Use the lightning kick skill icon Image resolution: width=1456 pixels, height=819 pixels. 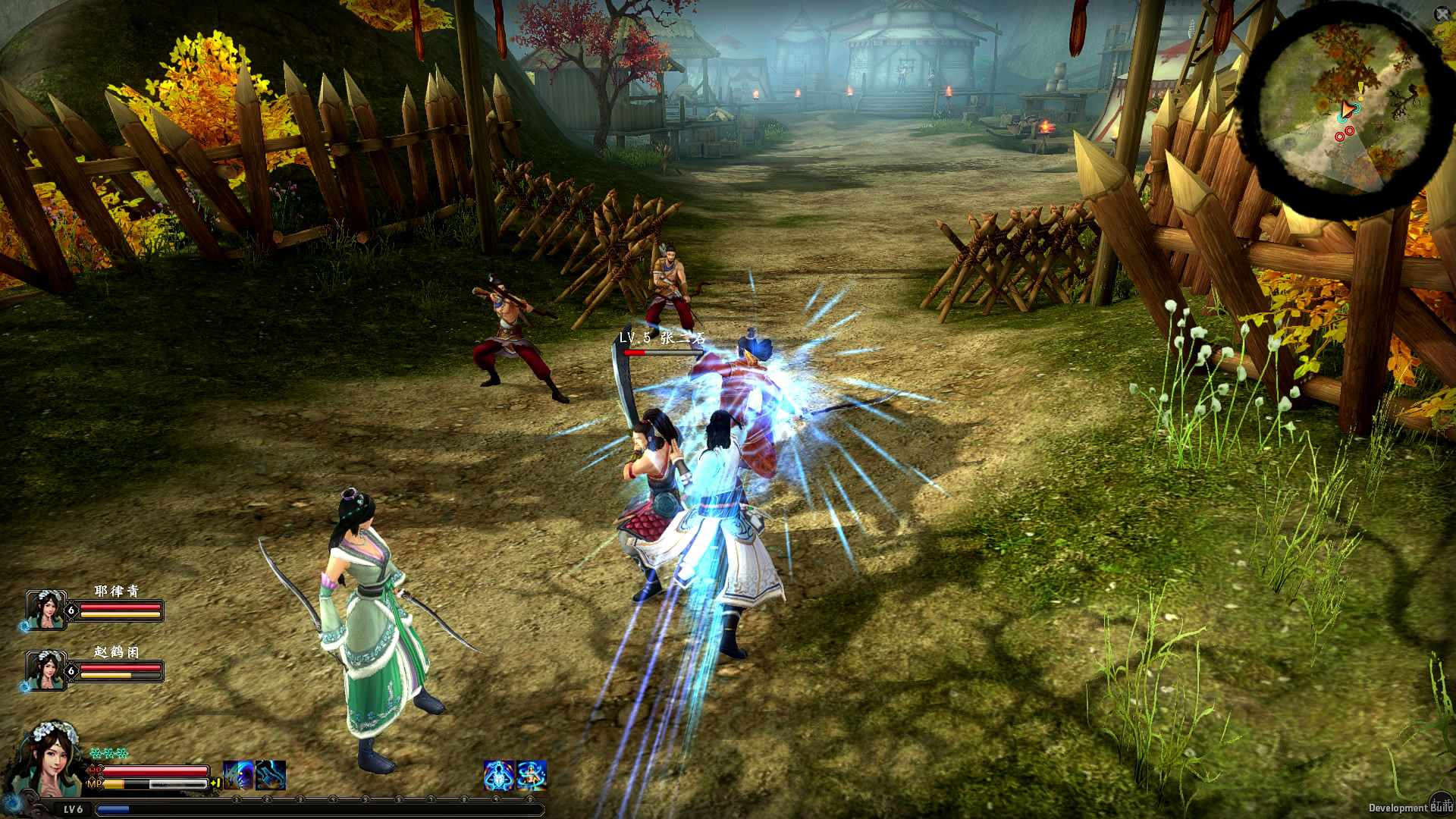[x=271, y=776]
